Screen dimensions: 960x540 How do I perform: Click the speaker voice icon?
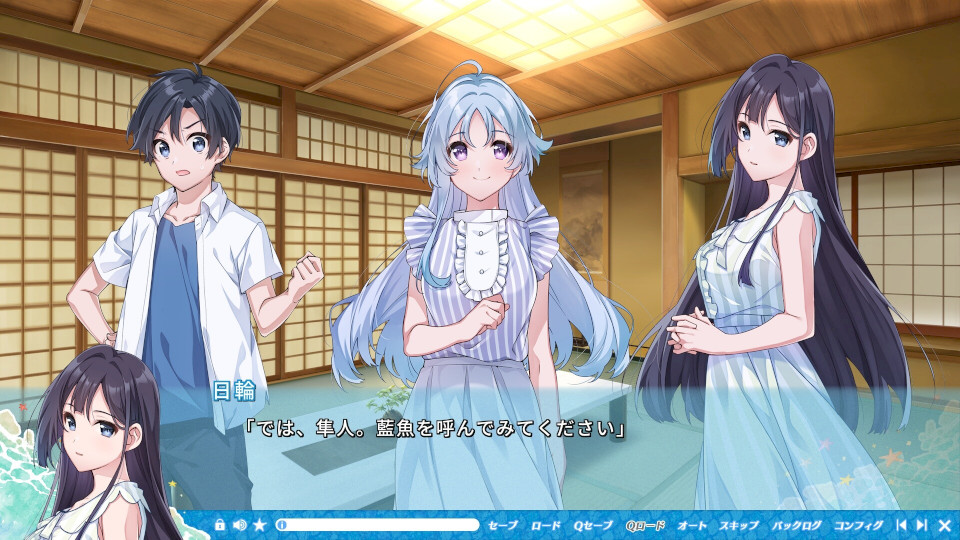(x=239, y=525)
